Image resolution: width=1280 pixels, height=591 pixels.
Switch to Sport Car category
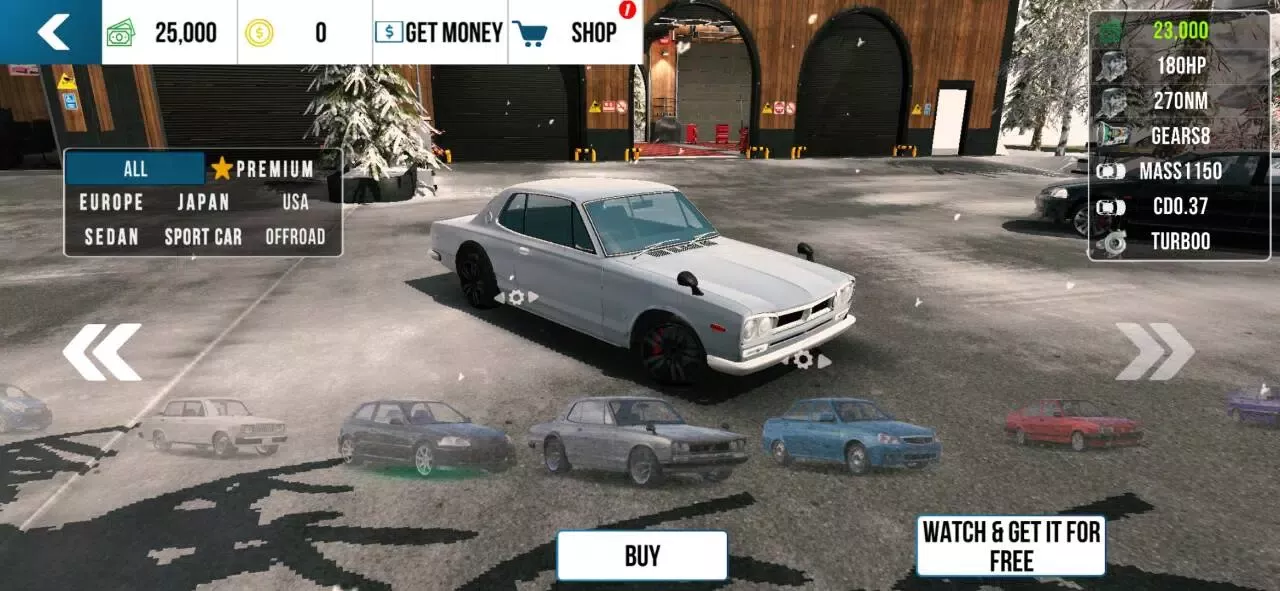coord(203,237)
